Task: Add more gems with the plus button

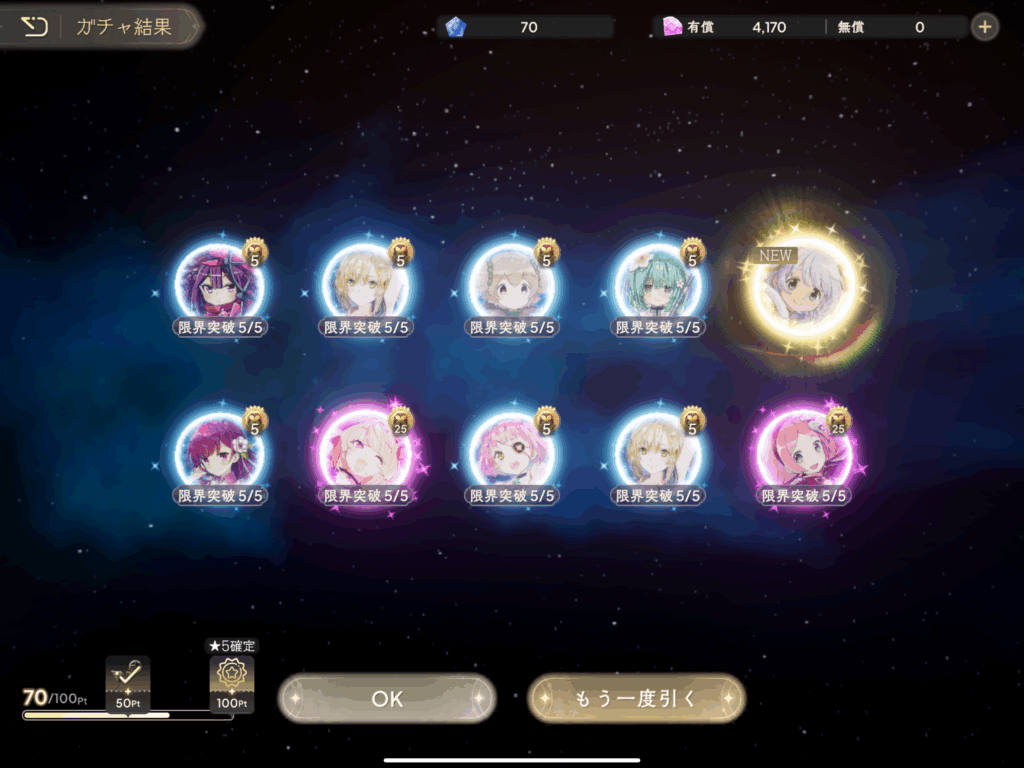Action: pyautogui.click(x=985, y=27)
